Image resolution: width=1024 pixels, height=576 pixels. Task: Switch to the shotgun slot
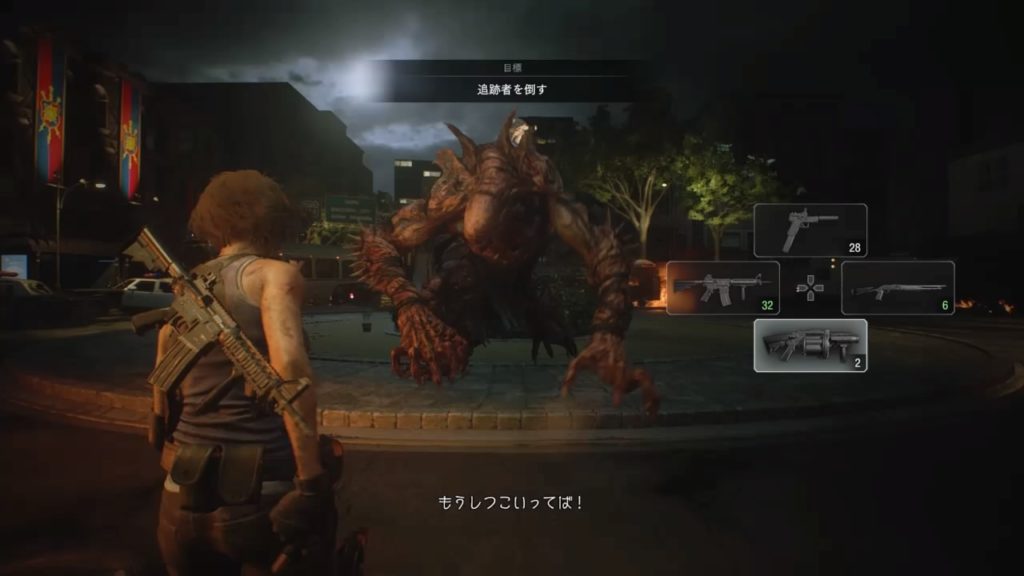coord(897,288)
